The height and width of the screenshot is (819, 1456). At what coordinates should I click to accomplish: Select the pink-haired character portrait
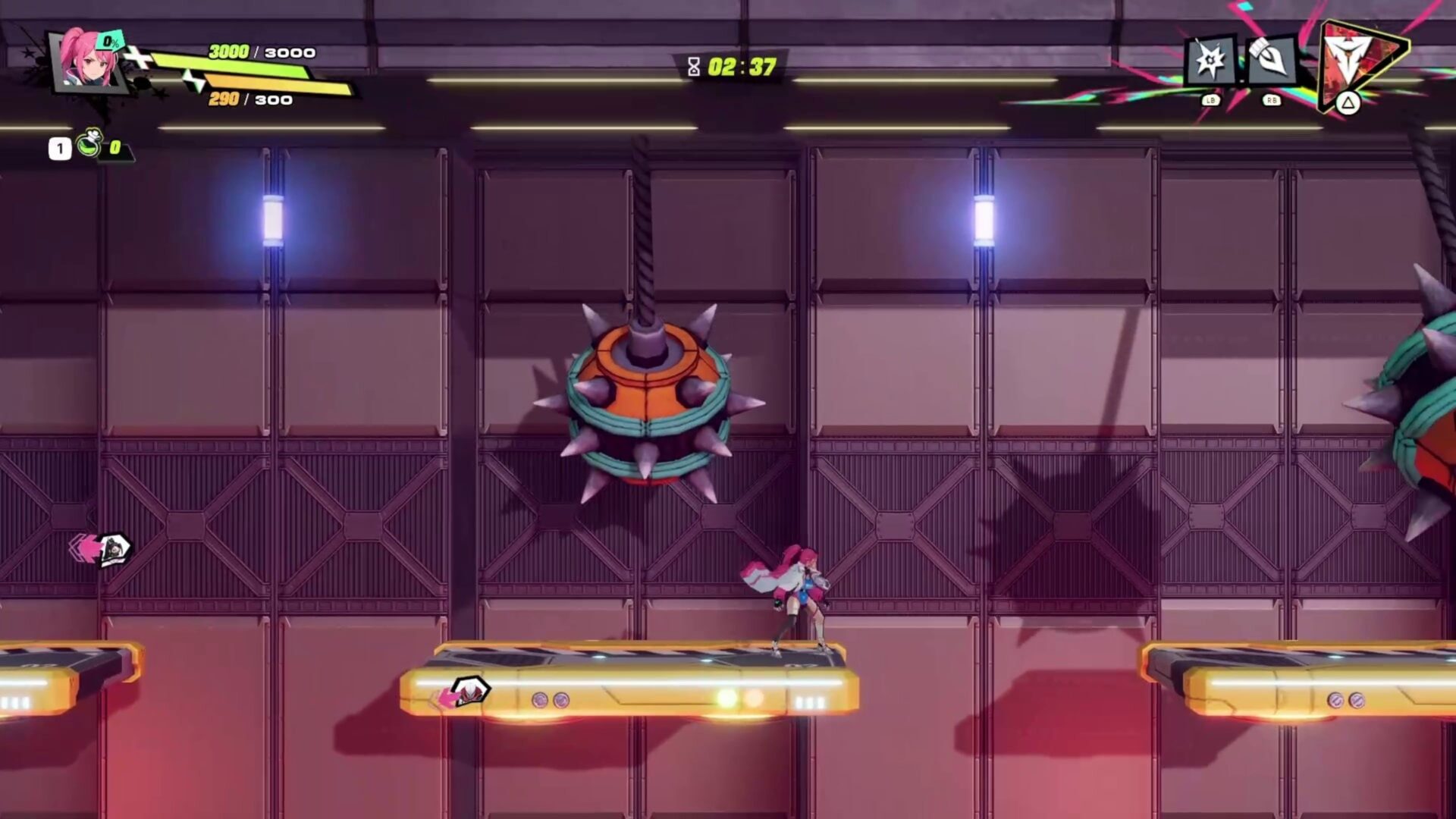click(87, 61)
